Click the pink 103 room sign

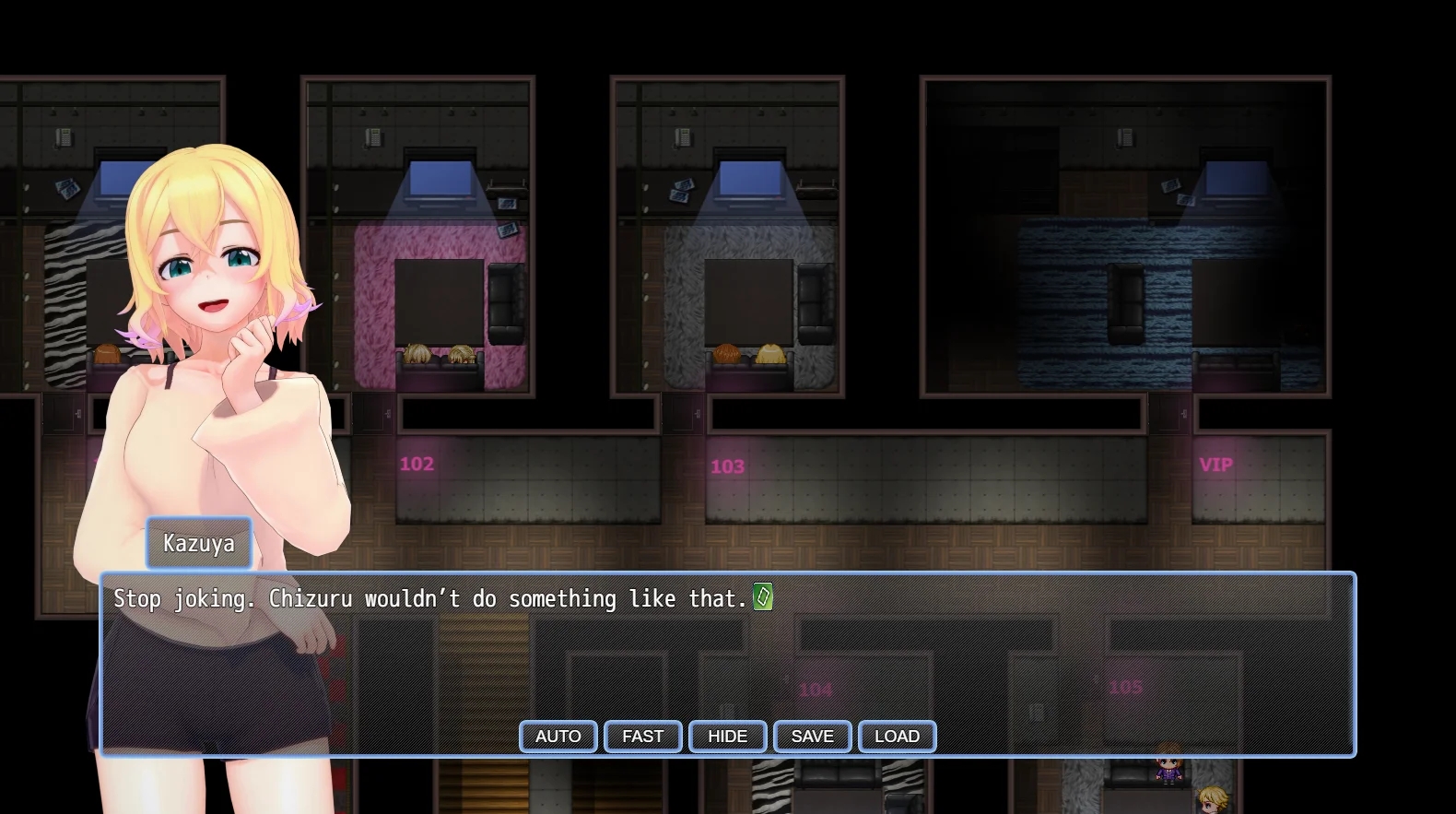coord(727,466)
